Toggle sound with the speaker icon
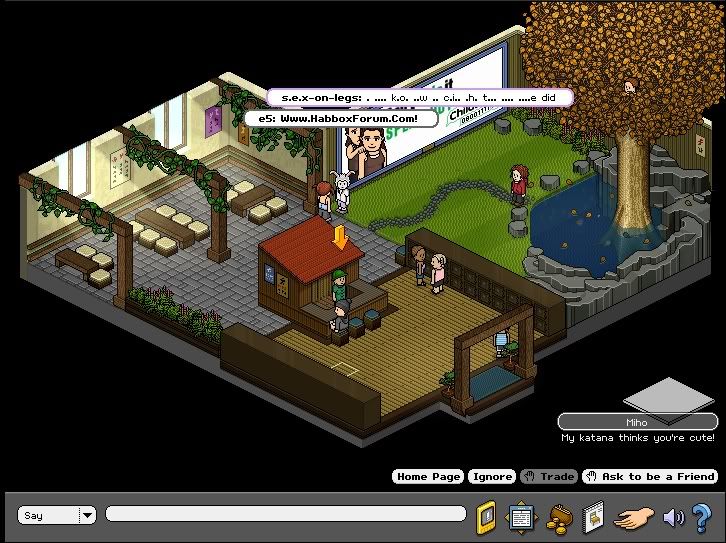This screenshot has width=726, height=543. coord(673,517)
